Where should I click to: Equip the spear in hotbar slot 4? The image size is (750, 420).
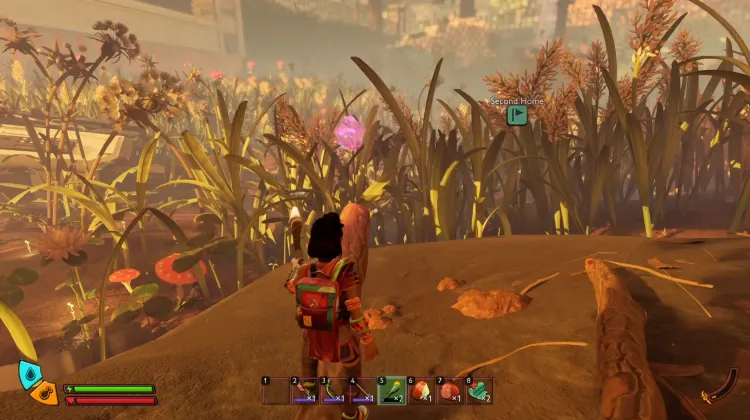pos(363,391)
